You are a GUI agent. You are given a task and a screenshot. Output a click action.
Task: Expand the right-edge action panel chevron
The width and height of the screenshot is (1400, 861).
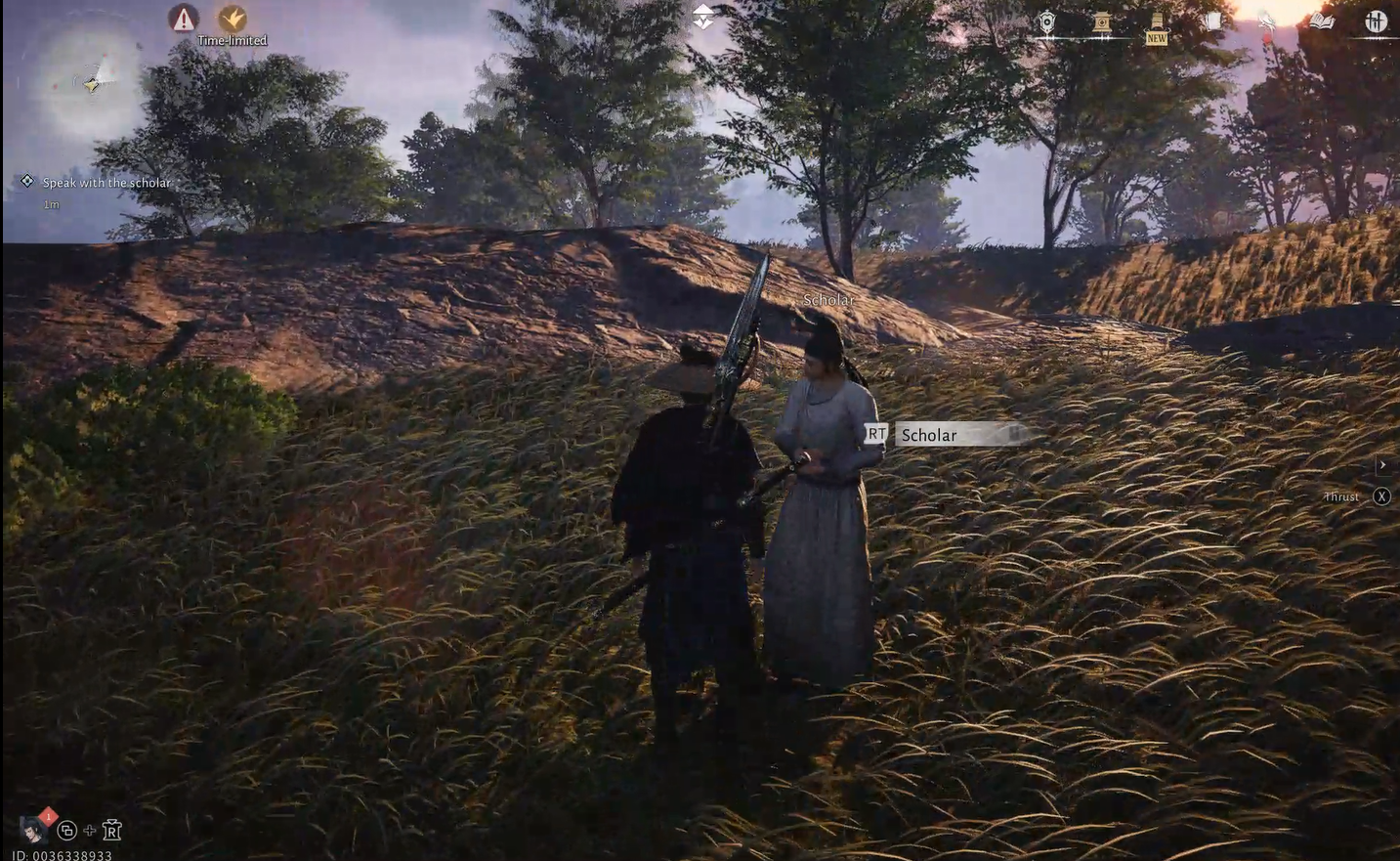(1383, 465)
